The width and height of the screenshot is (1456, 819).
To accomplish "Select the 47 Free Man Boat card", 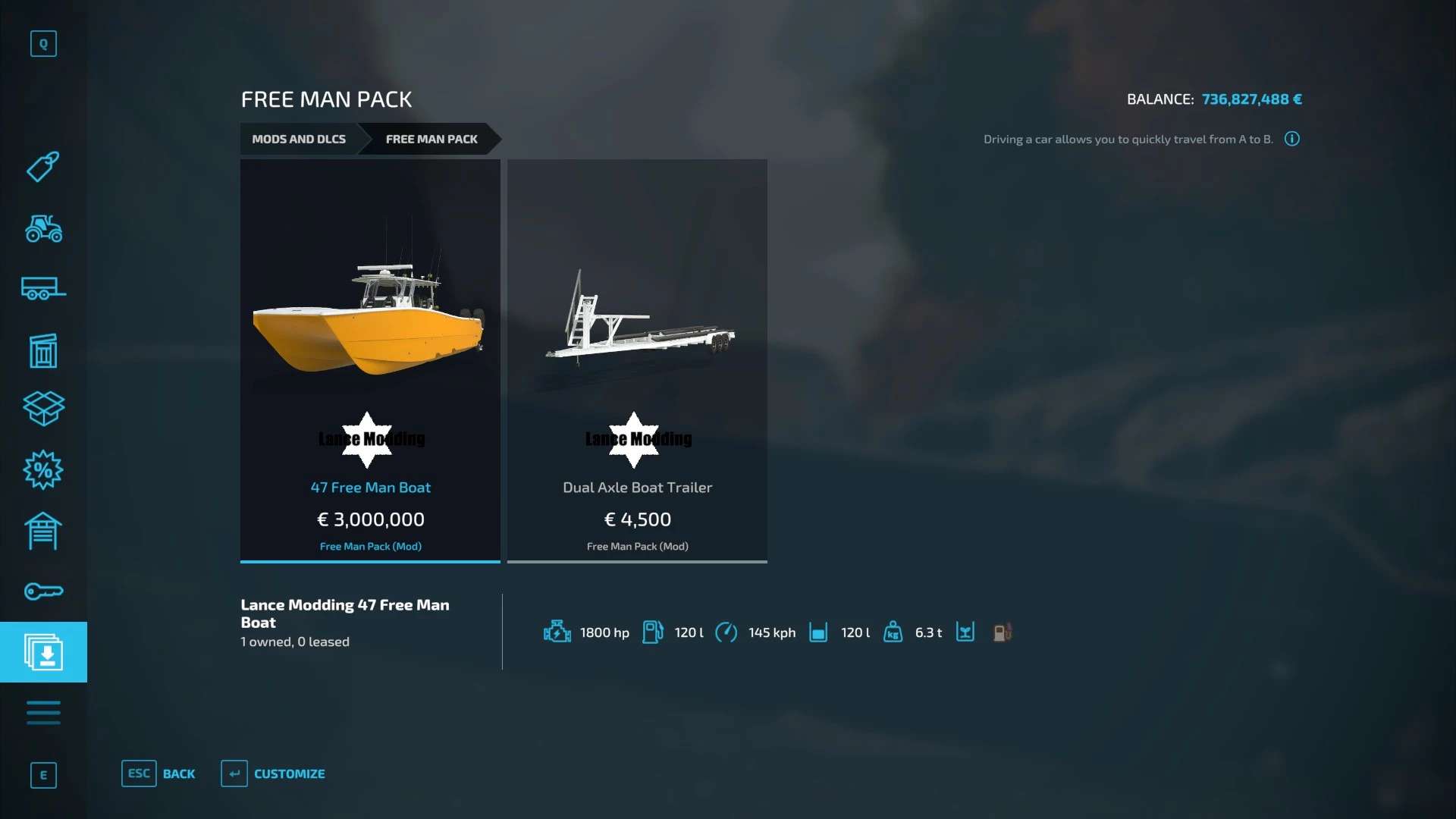I will coord(370,360).
